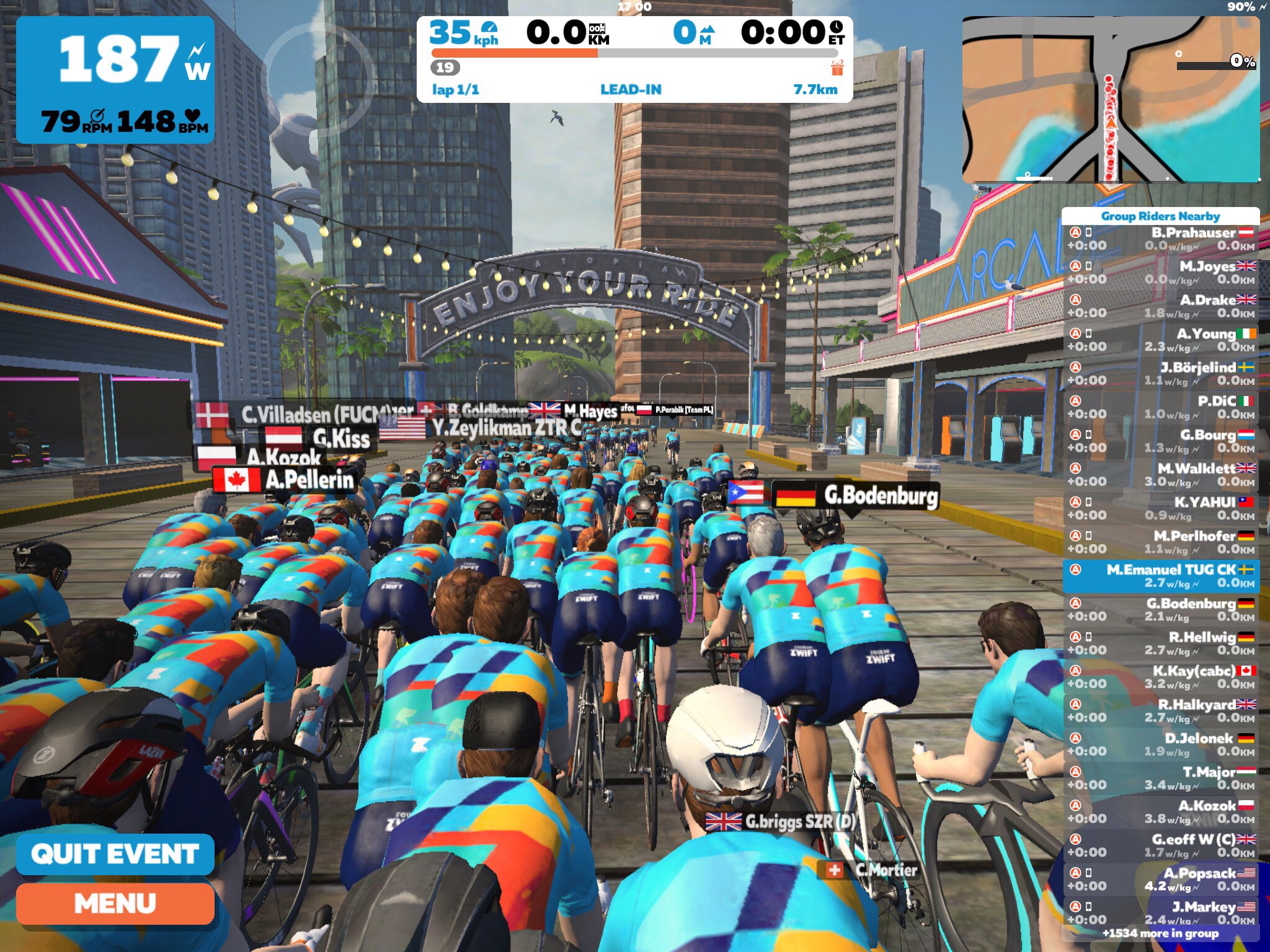Select highlighted M.Emanuel TUG CK row

tap(1161, 576)
